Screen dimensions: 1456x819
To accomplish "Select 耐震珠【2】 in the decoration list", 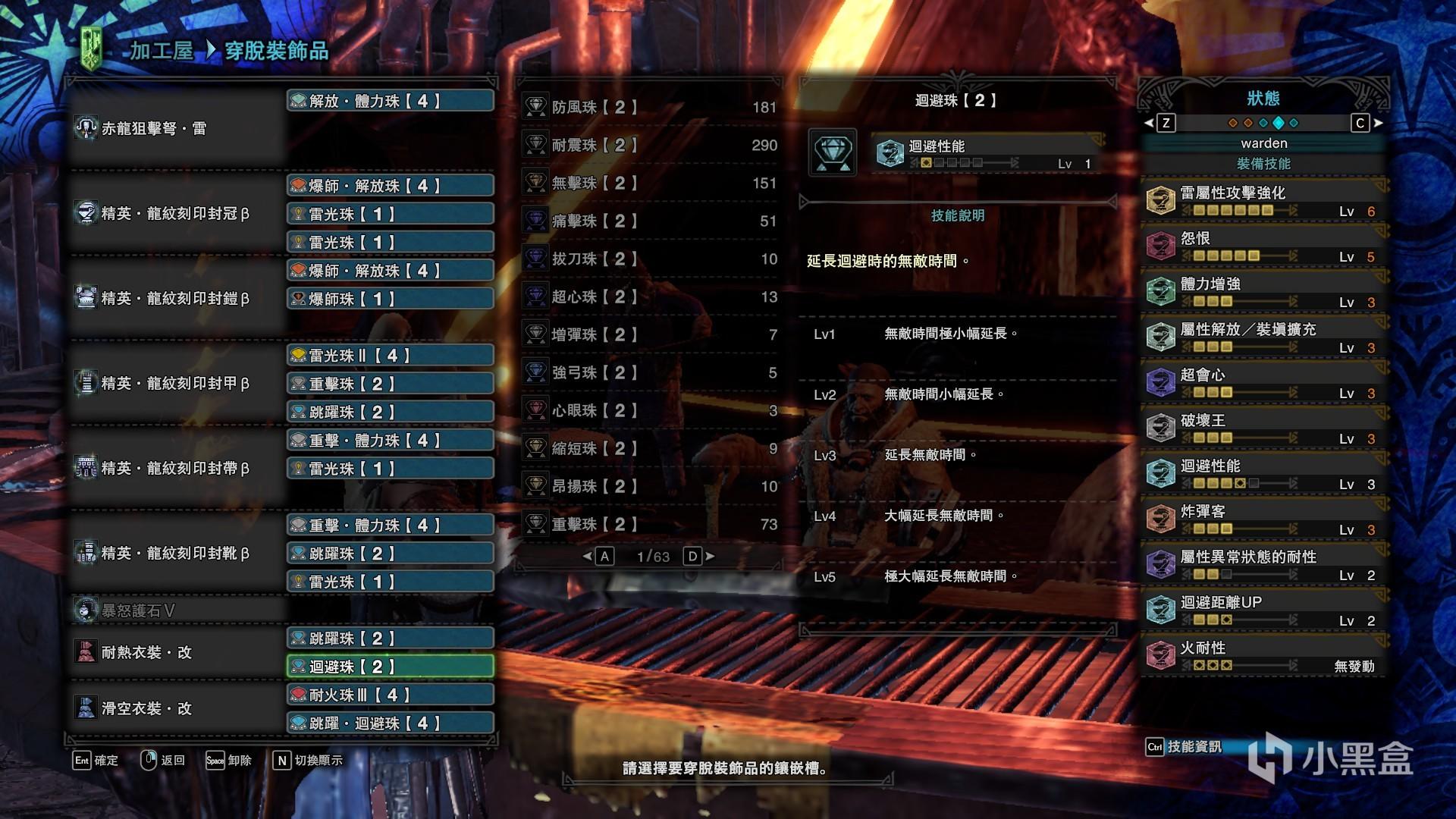I will click(x=650, y=146).
